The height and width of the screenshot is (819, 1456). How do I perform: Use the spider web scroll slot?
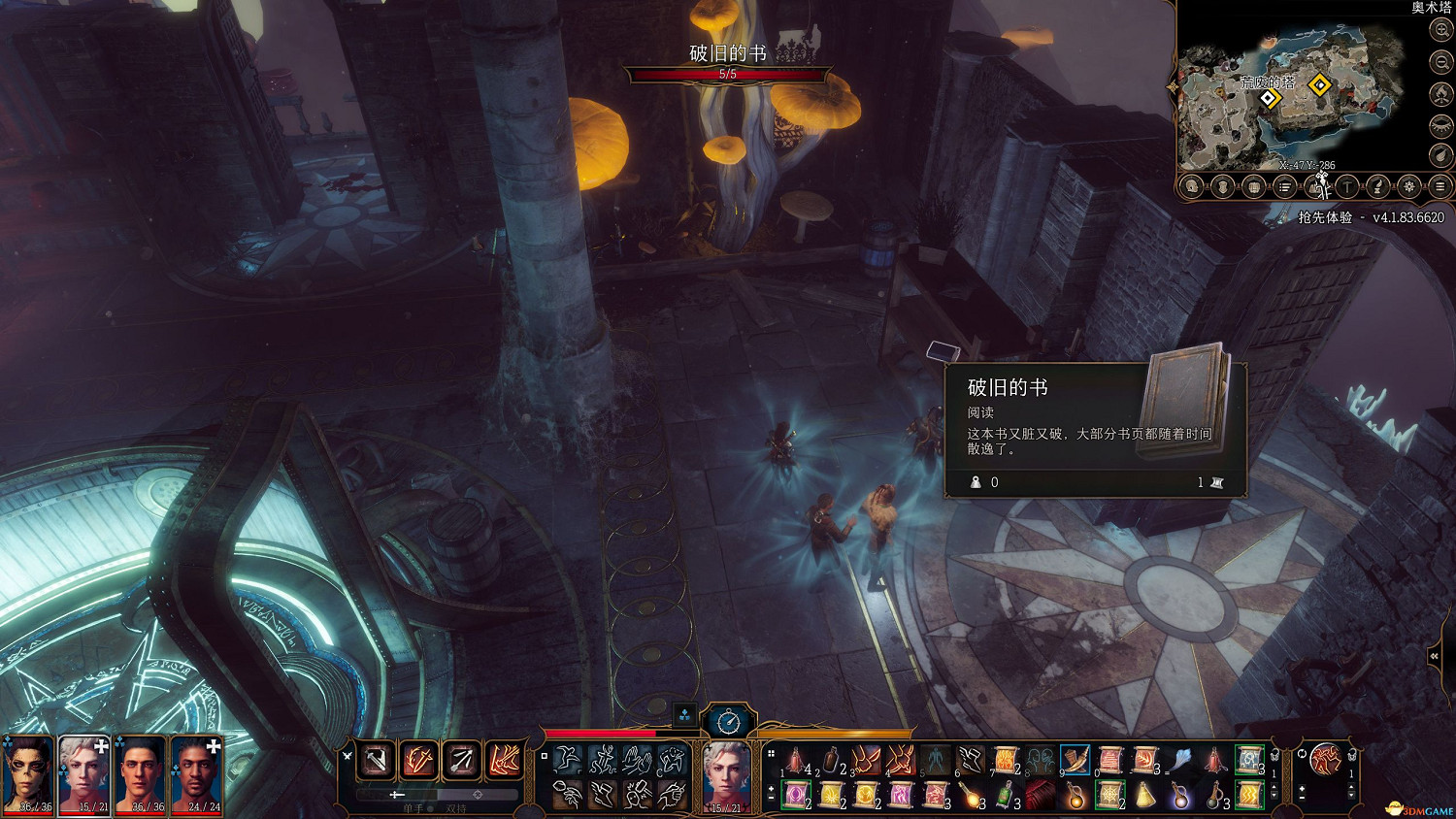click(x=1109, y=796)
